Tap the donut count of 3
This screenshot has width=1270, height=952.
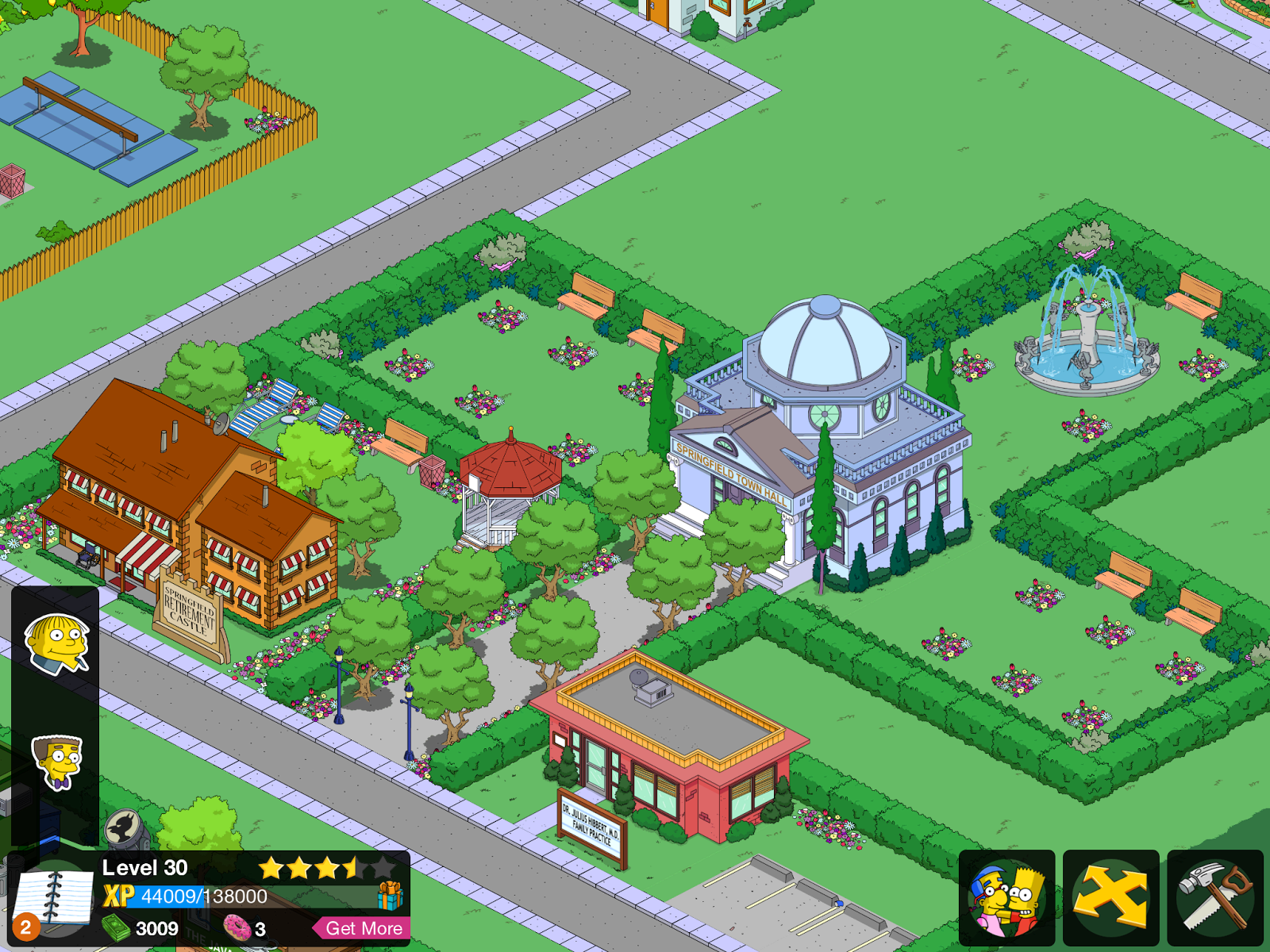pyautogui.click(x=258, y=929)
